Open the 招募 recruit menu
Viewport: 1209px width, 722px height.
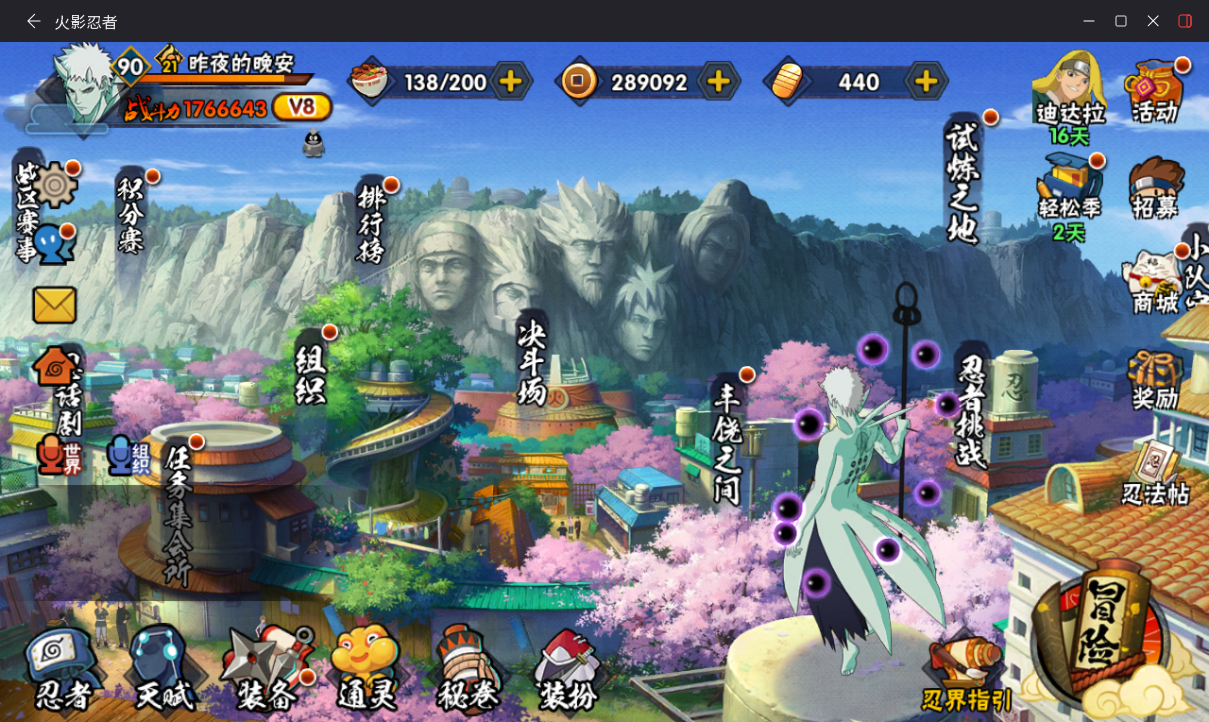[1155, 188]
